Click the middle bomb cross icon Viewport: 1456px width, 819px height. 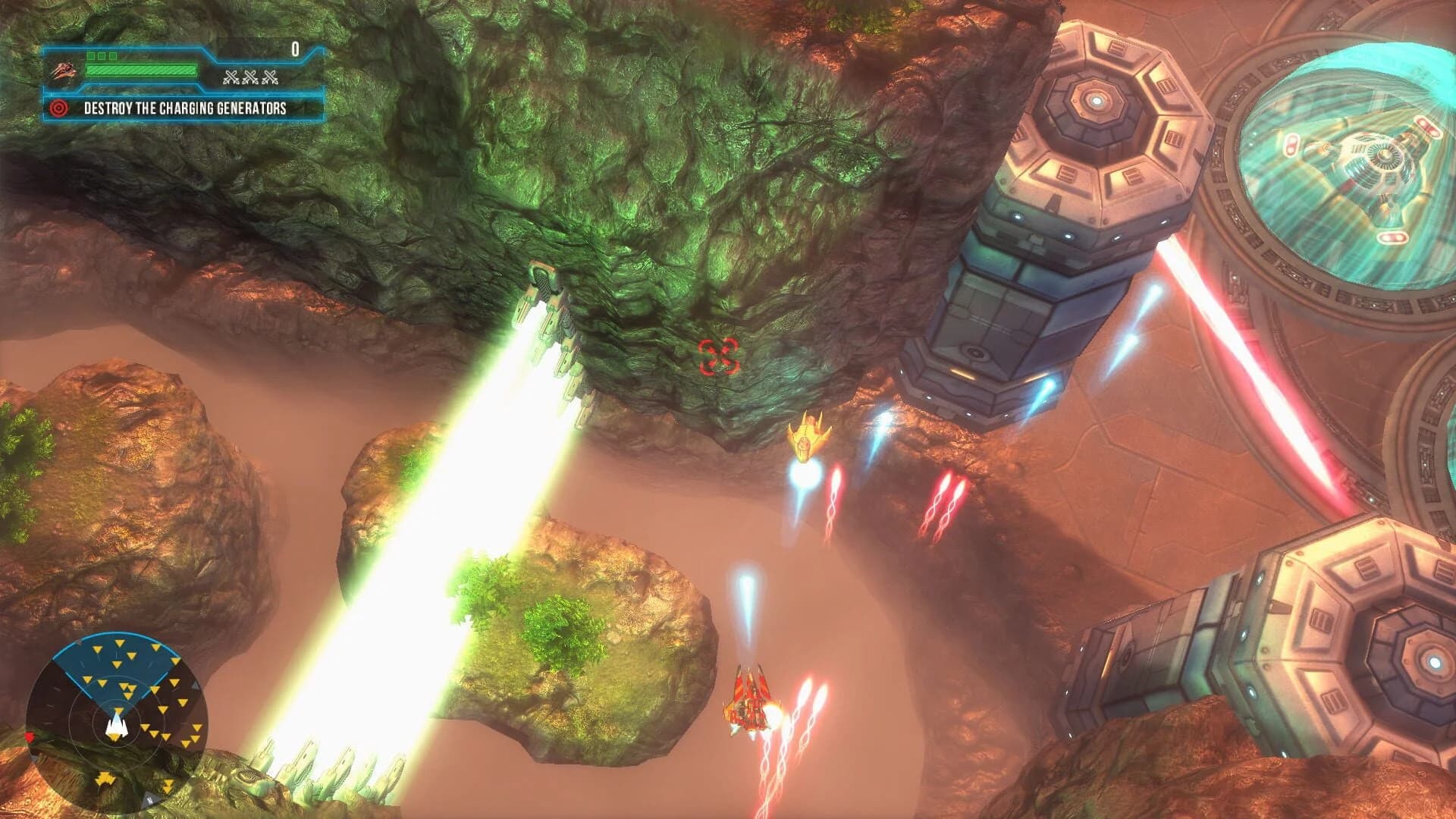point(250,77)
